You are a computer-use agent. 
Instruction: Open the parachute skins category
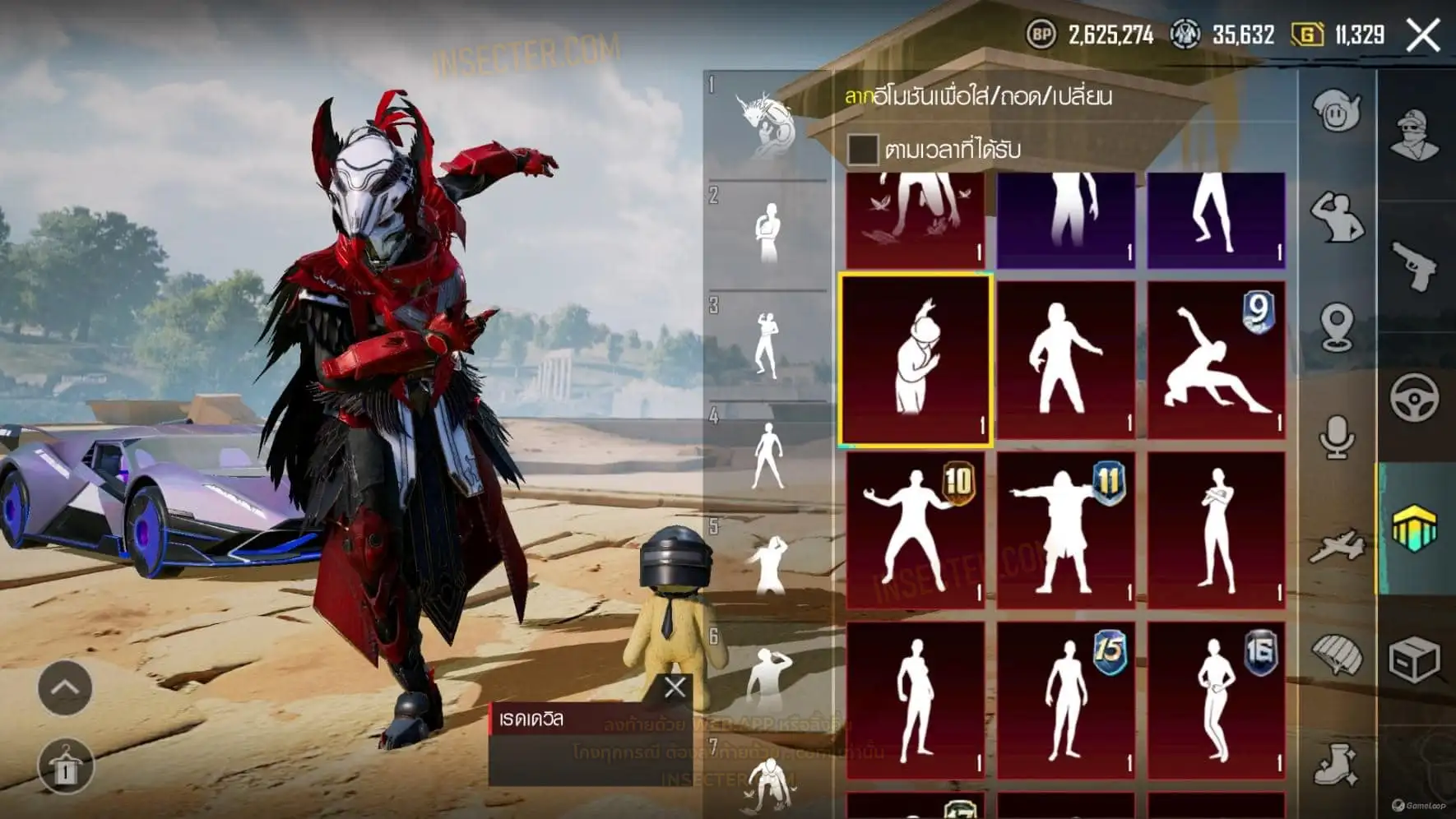point(1337,655)
